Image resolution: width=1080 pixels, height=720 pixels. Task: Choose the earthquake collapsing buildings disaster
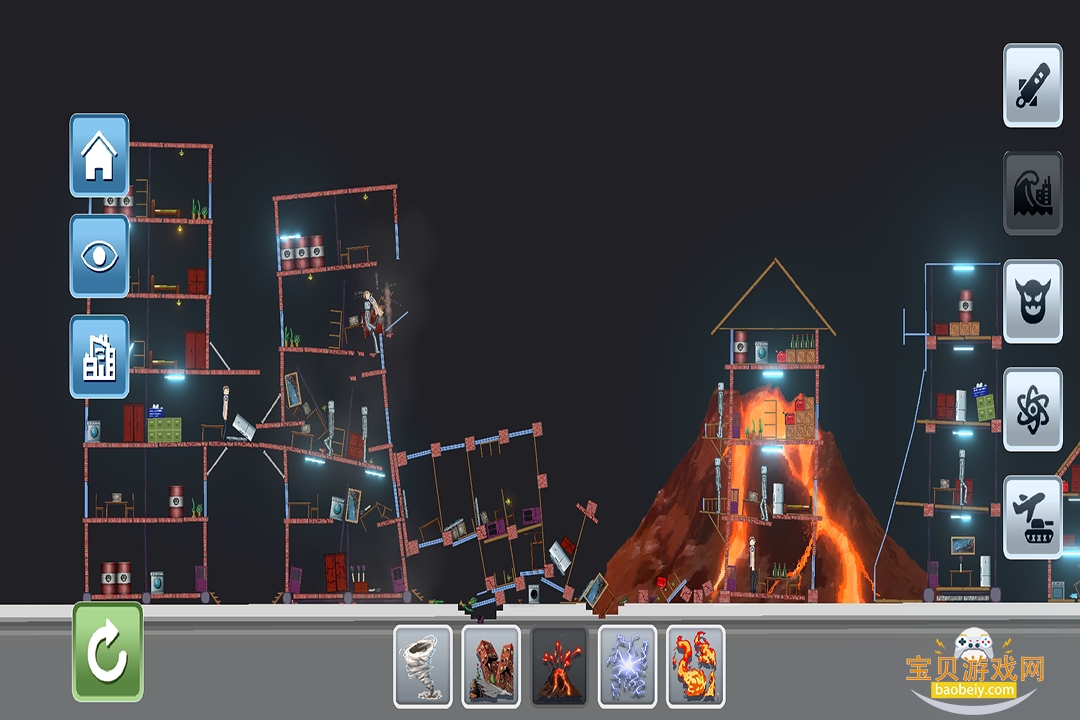491,666
